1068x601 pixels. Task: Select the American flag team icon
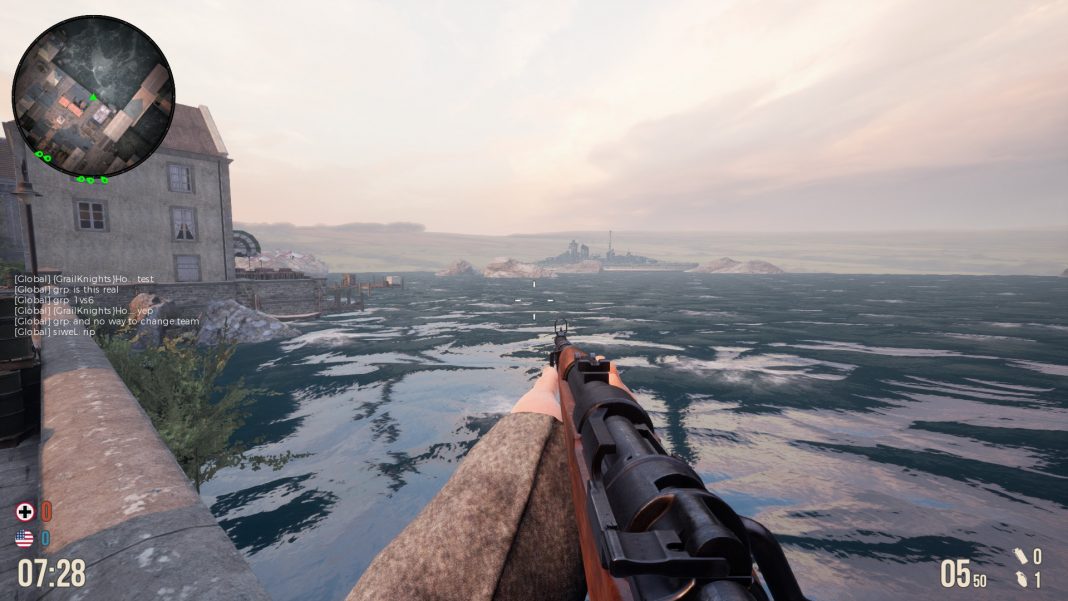click(24, 539)
